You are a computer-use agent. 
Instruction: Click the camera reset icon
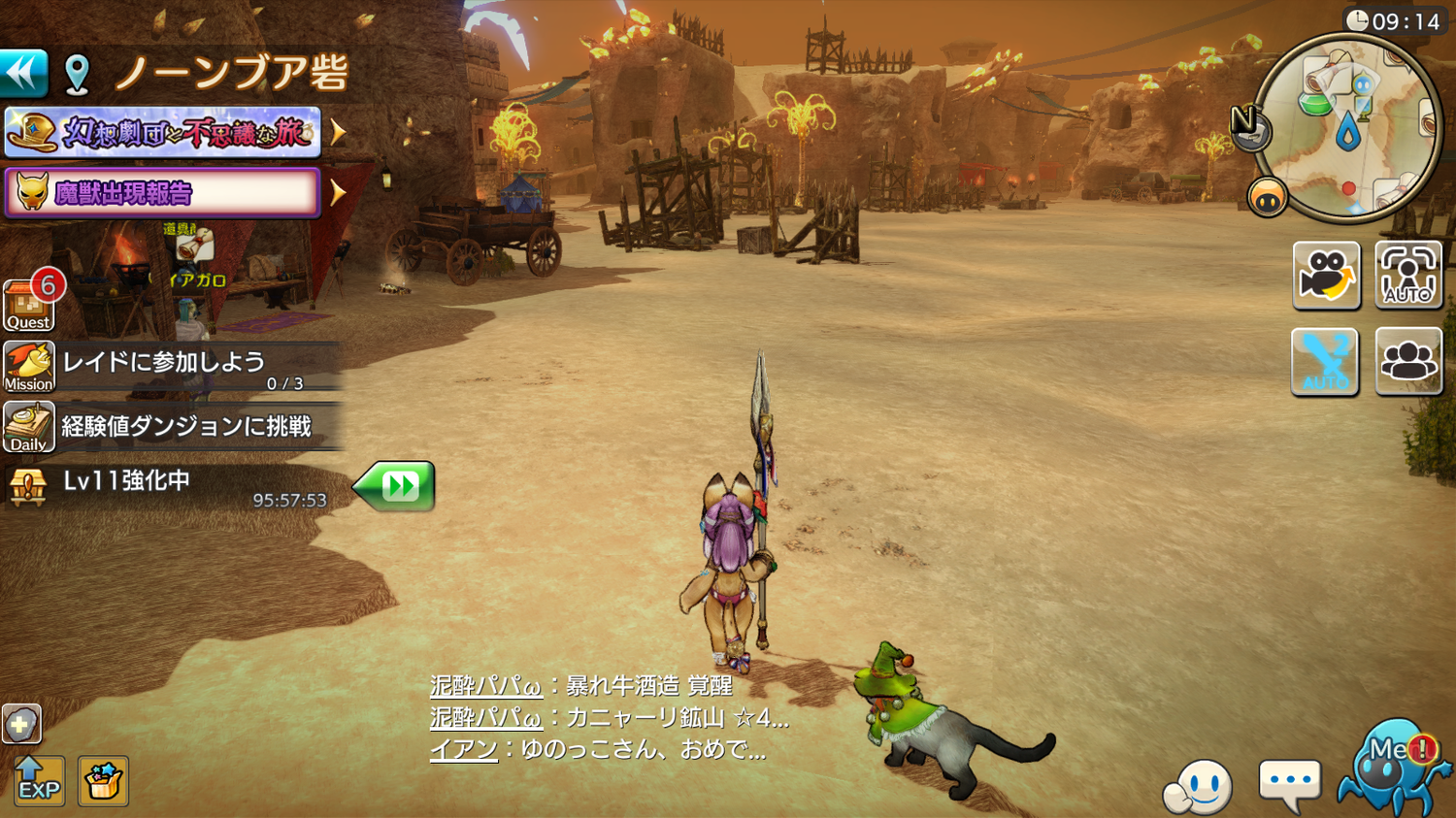tap(1326, 275)
